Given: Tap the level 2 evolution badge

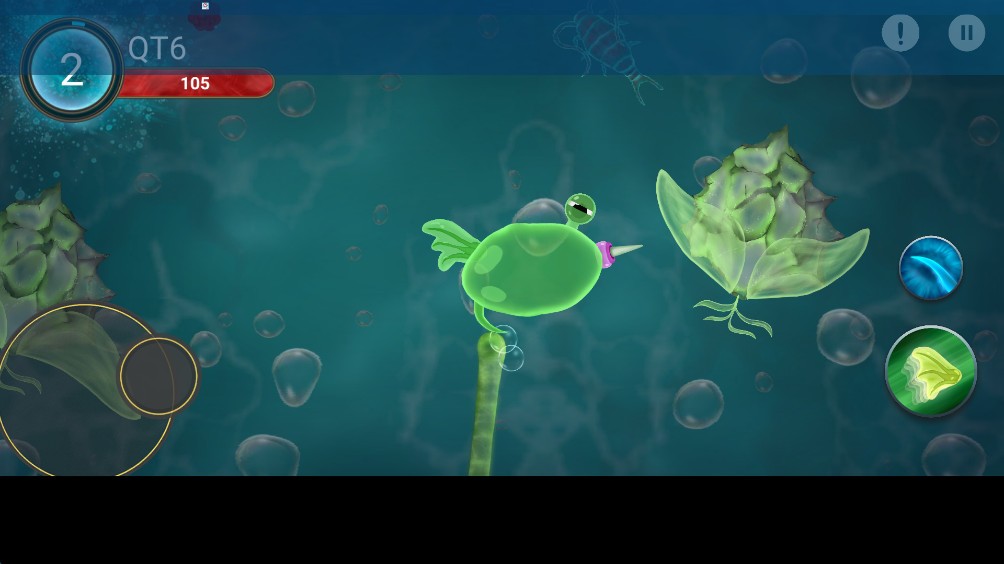Looking at the screenshot, I should pyautogui.click(x=72, y=70).
